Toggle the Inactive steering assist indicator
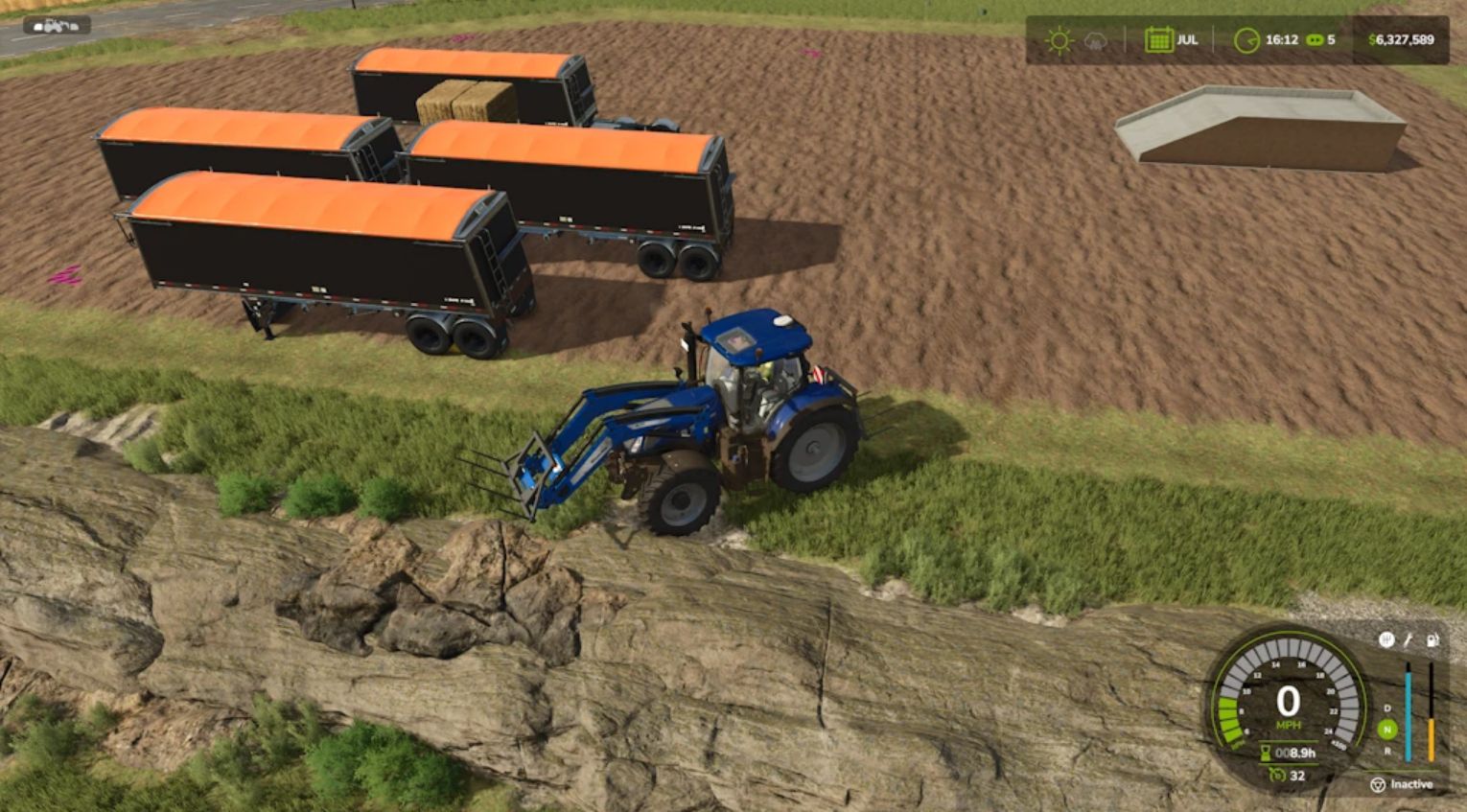This screenshot has height=812, width=1467. tap(1378, 784)
